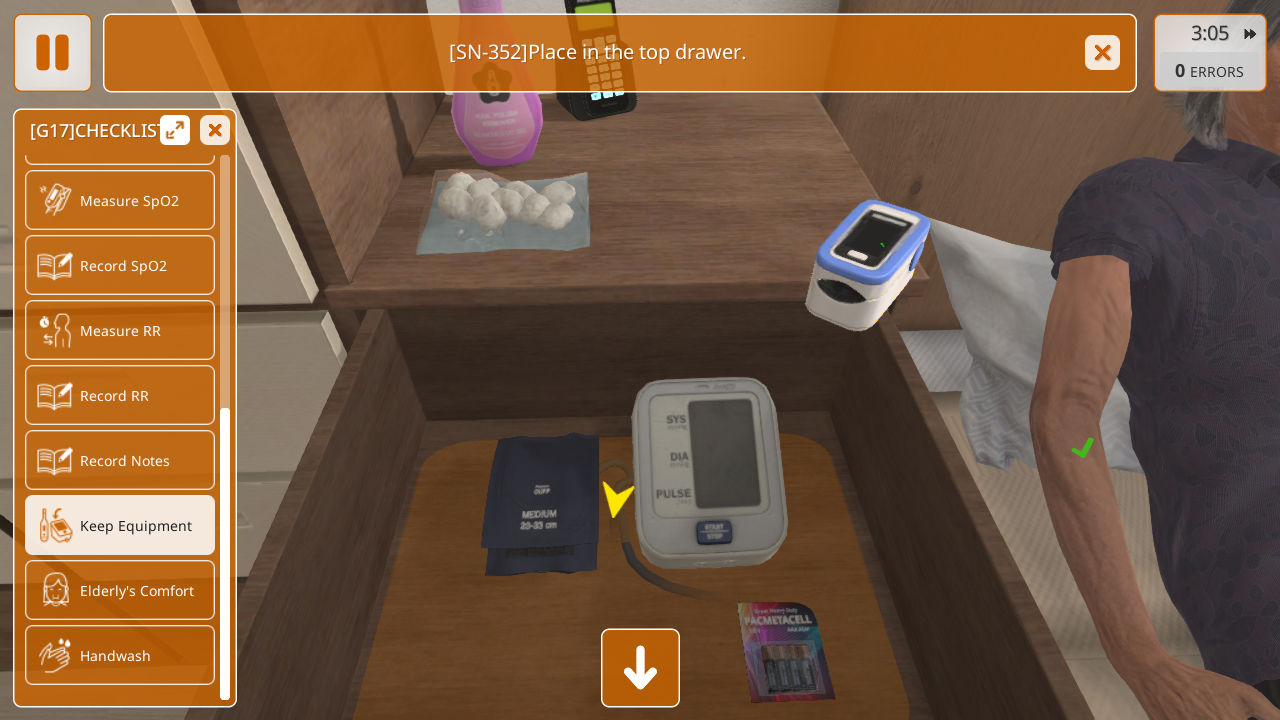This screenshot has height=720, width=1280.
Task: Choose the Keep Equipment checklist step
Action: coord(120,525)
